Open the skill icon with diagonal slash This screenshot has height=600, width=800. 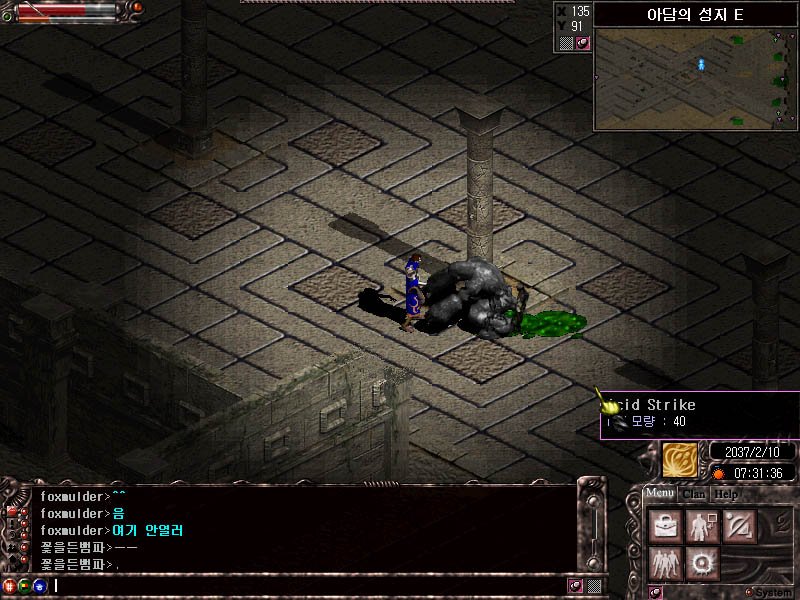pyautogui.click(x=740, y=526)
